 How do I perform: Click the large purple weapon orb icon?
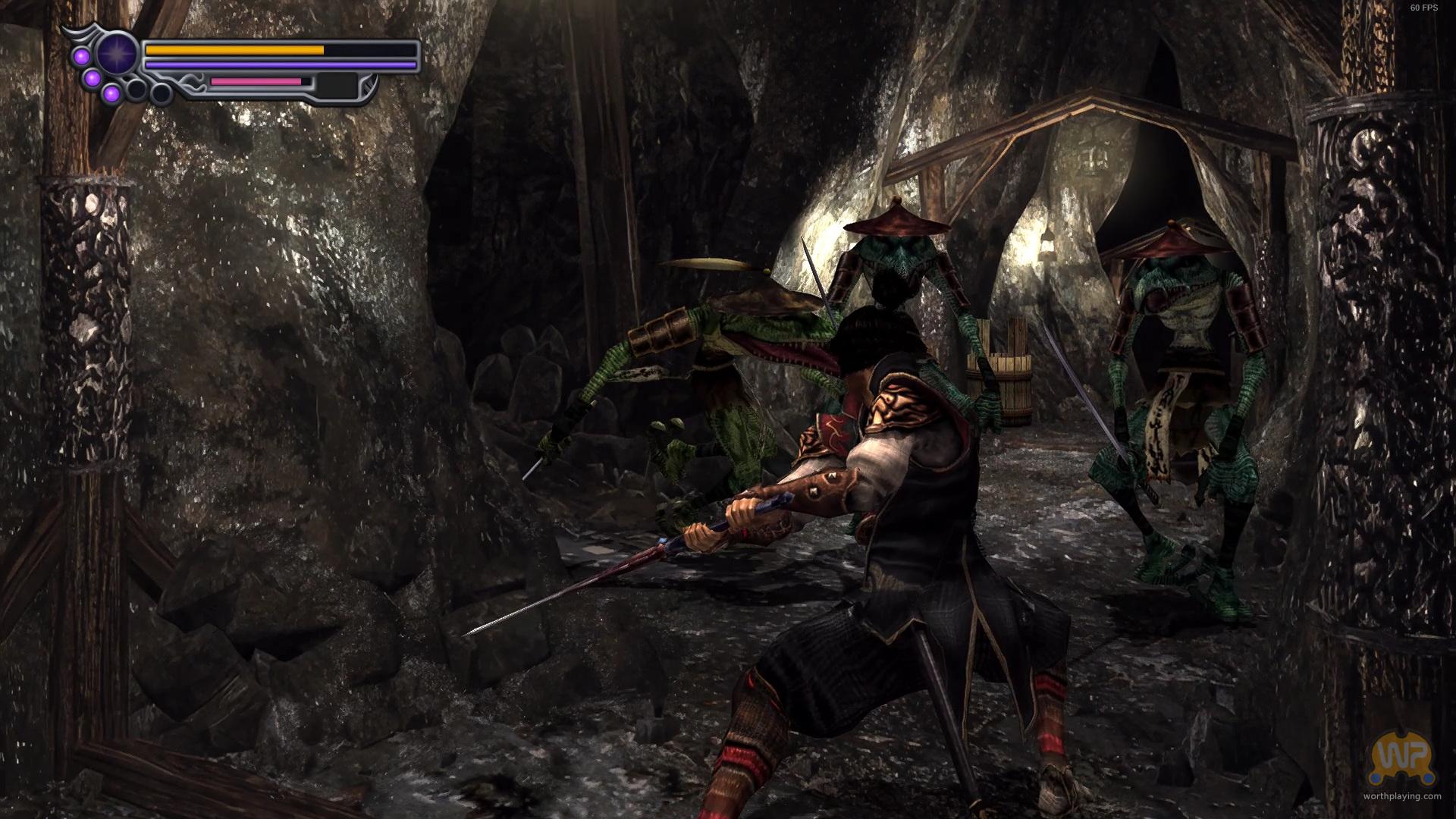pyautogui.click(x=116, y=55)
